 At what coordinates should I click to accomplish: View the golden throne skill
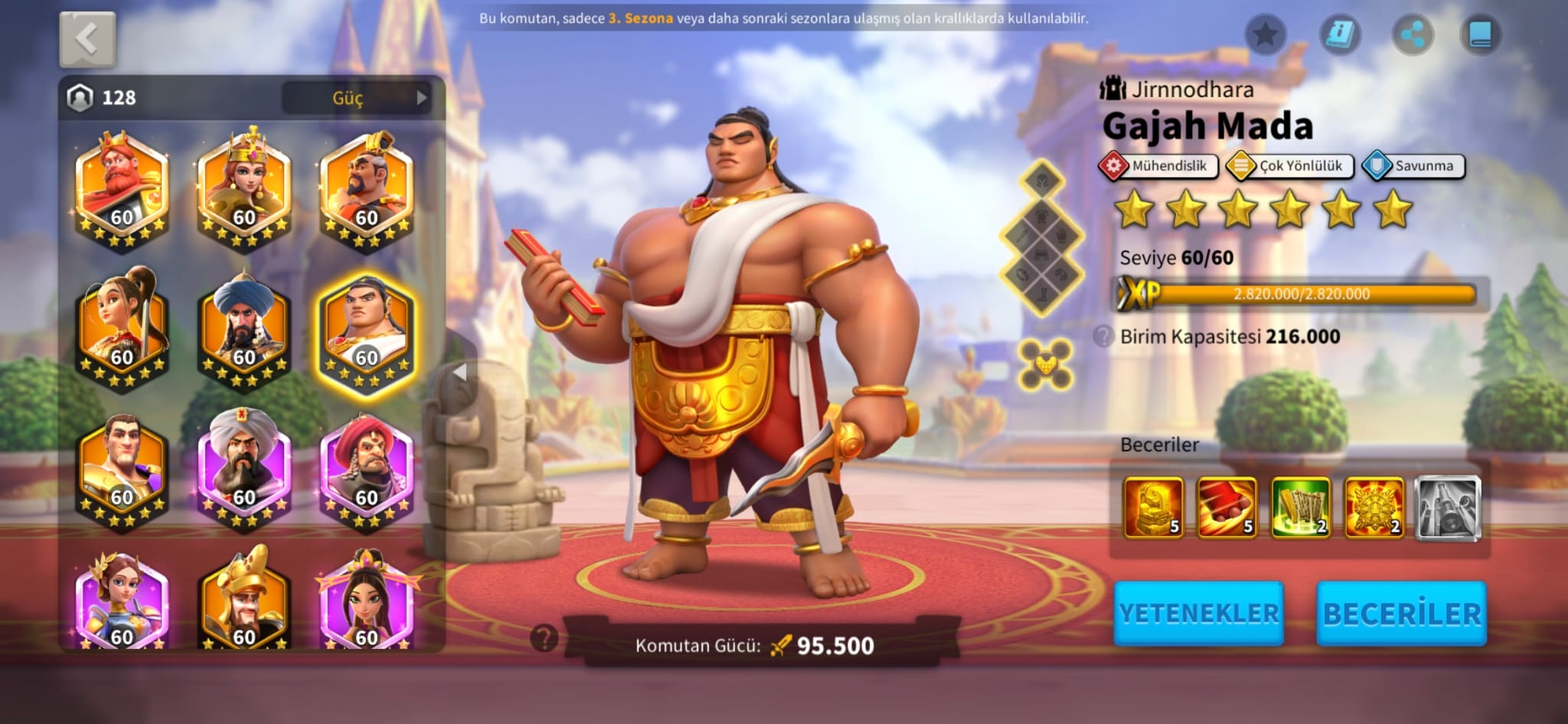coord(1153,506)
